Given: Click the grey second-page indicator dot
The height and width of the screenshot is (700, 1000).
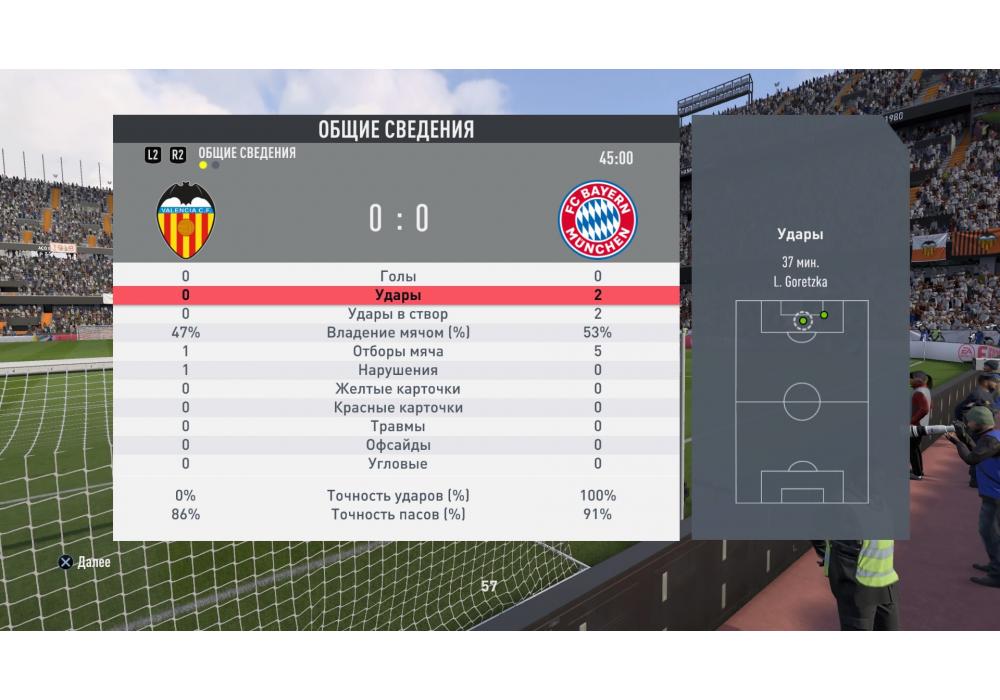Looking at the screenshot, I should [215, 165].
